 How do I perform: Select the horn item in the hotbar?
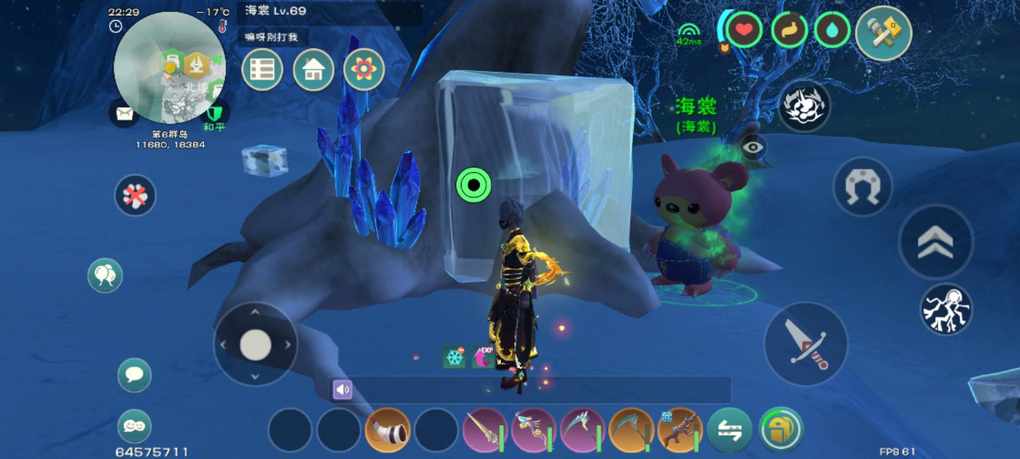click(387, 430)
